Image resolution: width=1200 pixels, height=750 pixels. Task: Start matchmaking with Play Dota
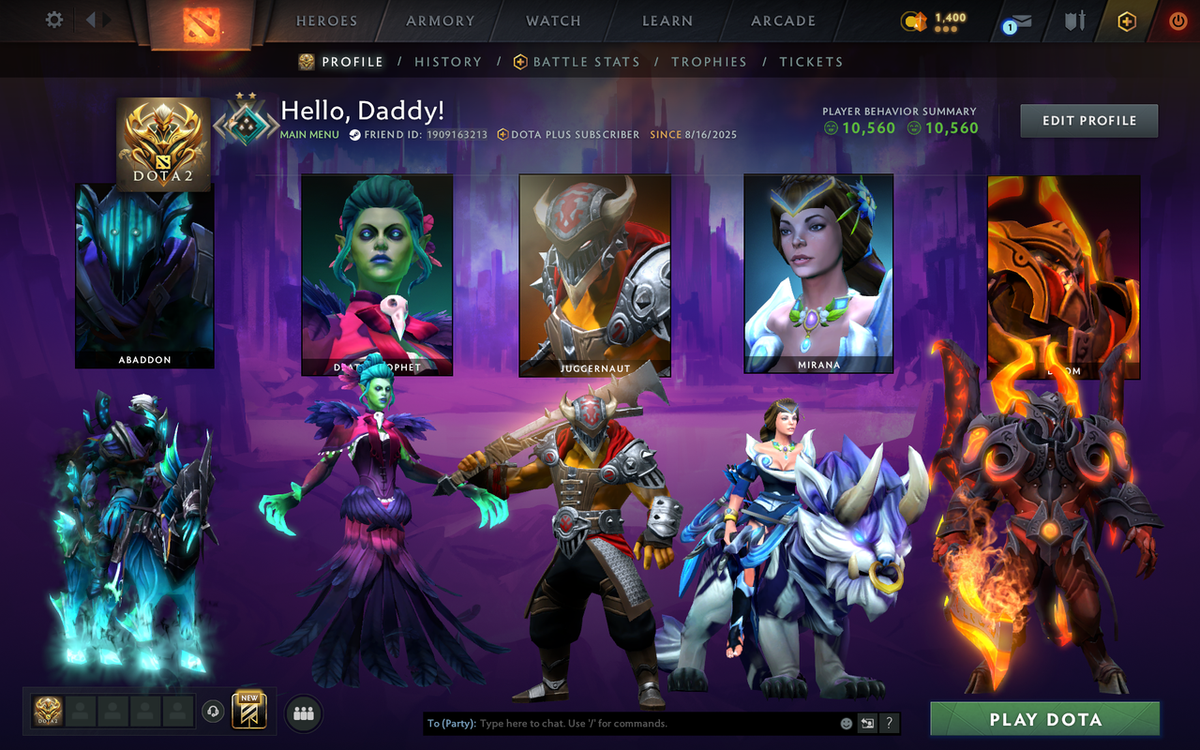pos(1045,719)
